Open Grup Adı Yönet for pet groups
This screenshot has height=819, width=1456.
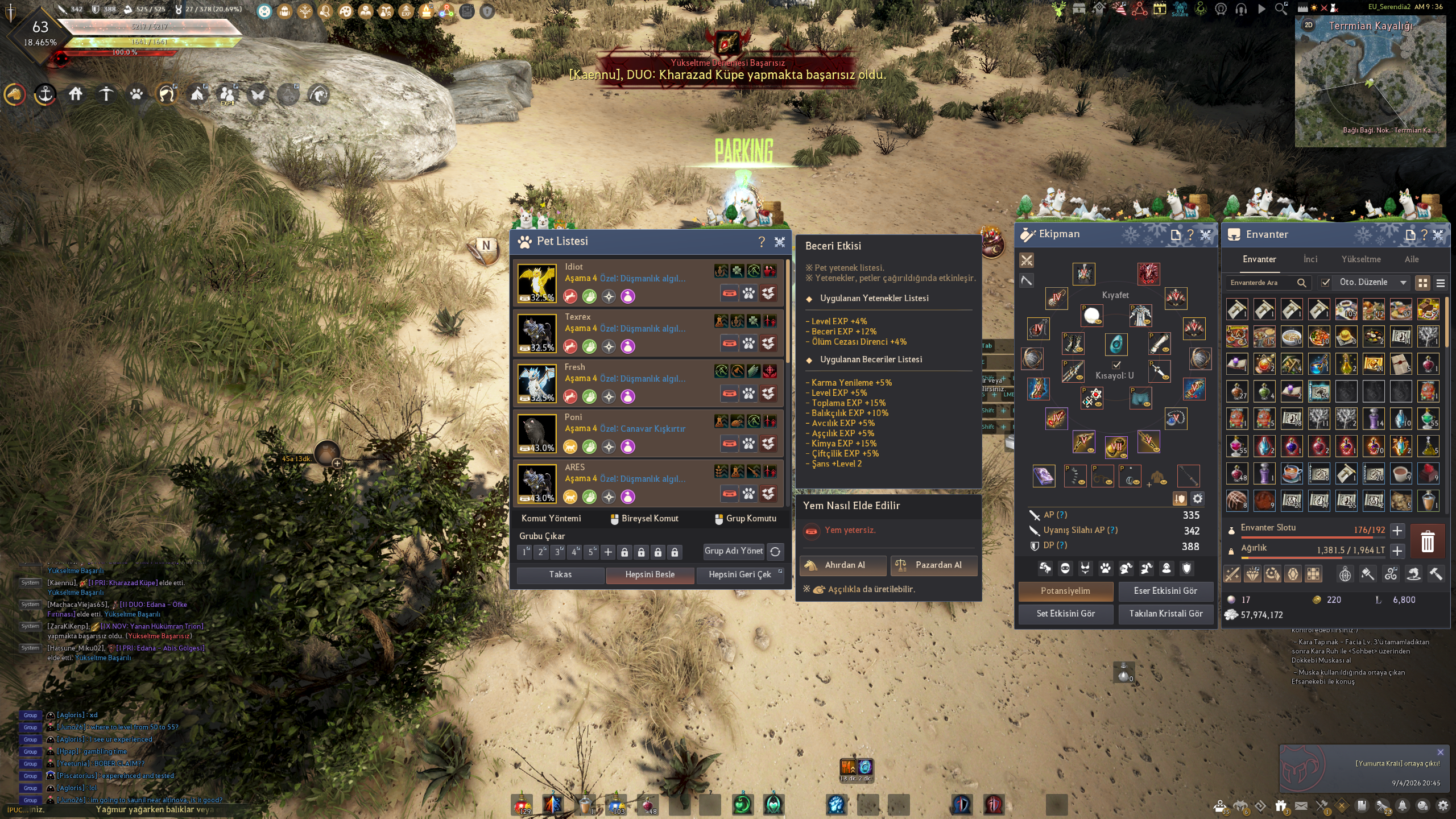pyautogui.click(x=734, y=551)
